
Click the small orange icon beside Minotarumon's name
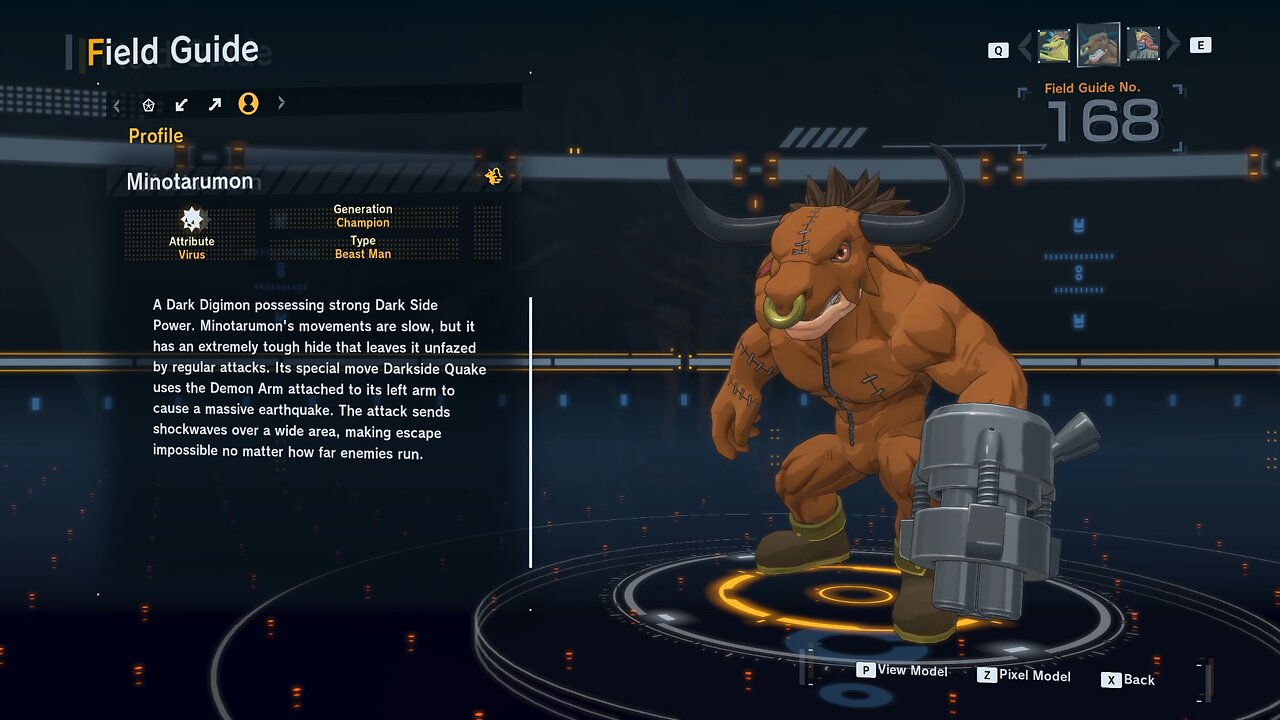coord(493,177)
